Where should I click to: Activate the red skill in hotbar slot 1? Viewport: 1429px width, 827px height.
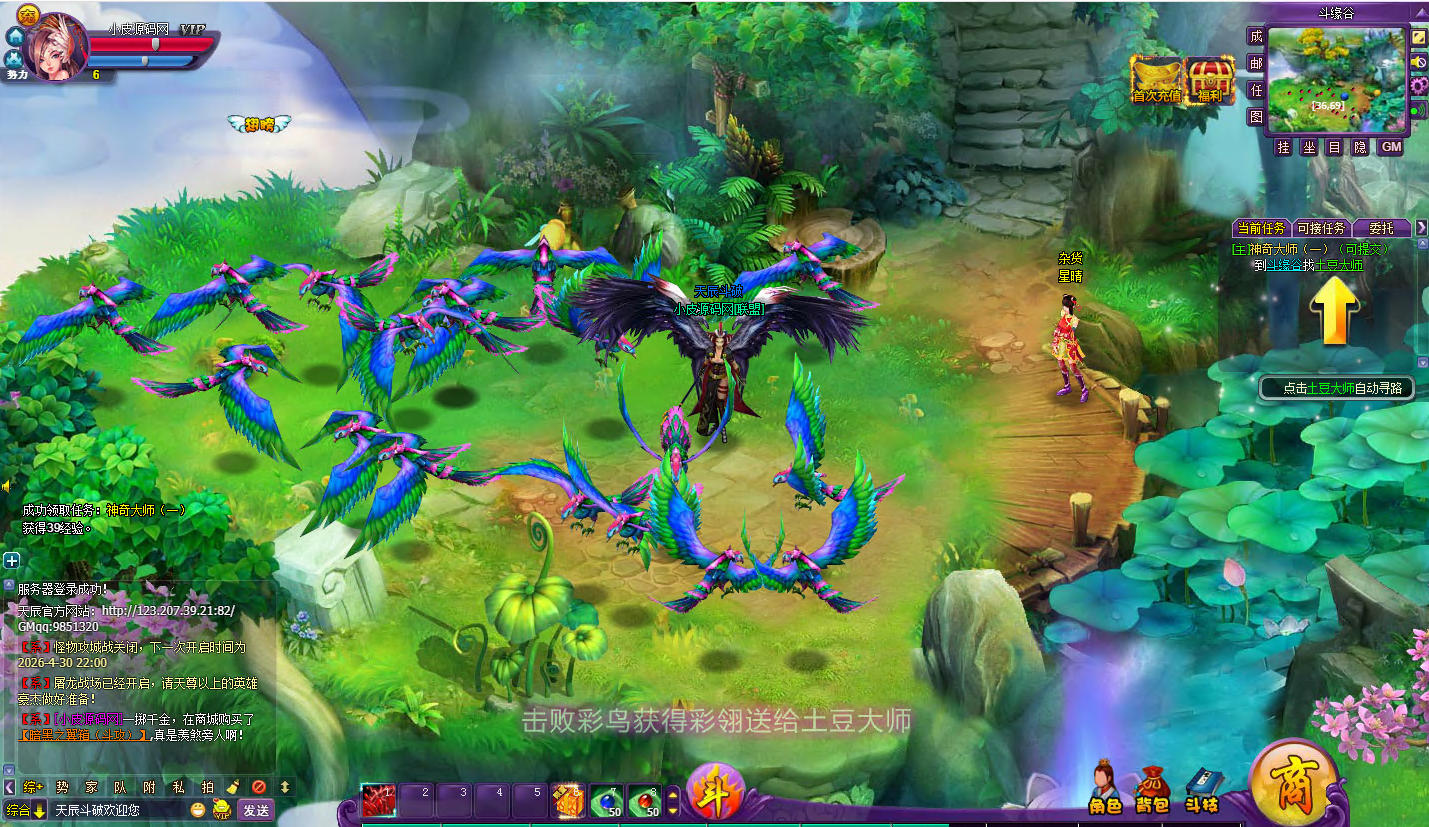click(x=380, y=800)
